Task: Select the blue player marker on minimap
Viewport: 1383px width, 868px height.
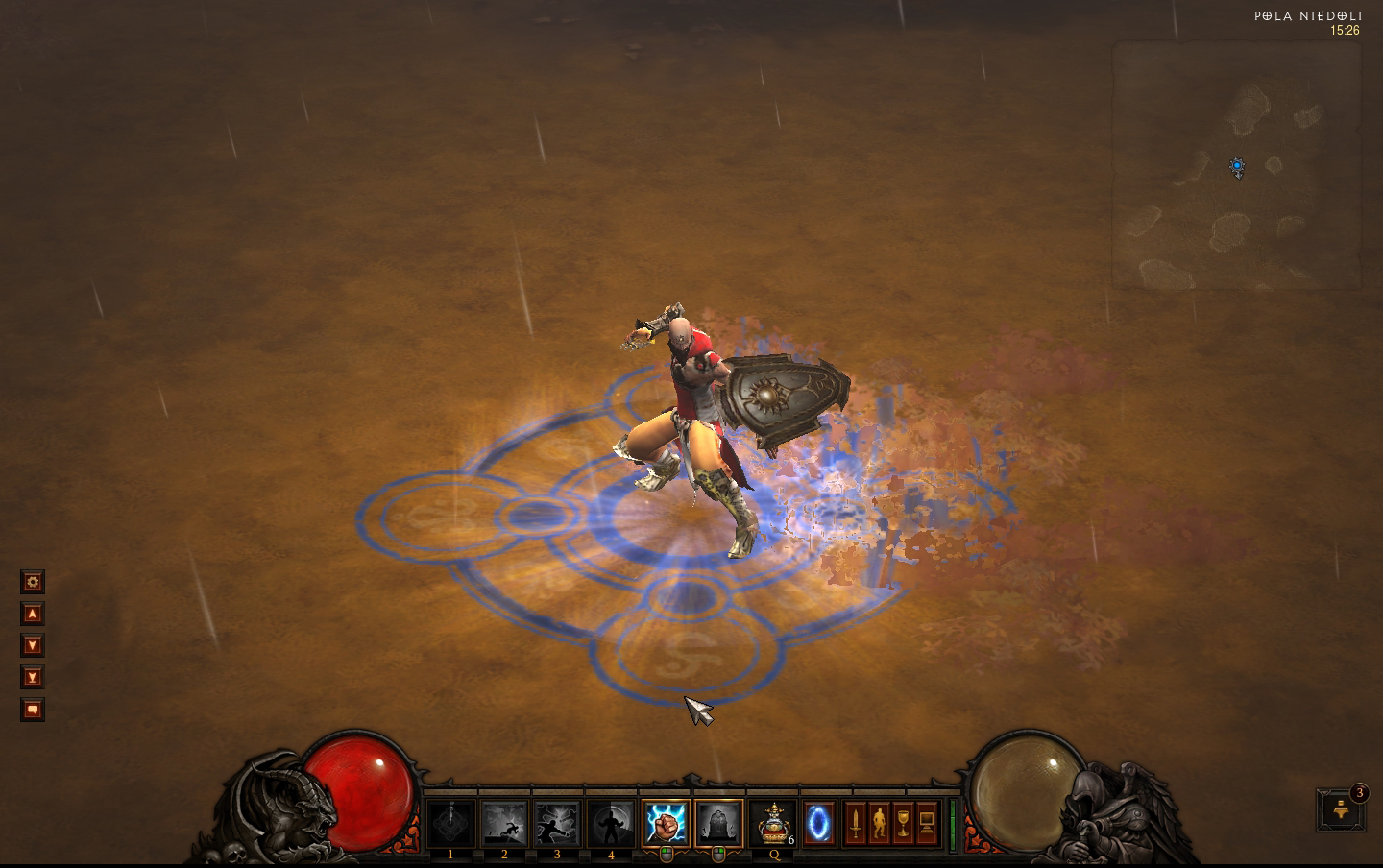Action: pyautogui.click(x=1237, y=167)
